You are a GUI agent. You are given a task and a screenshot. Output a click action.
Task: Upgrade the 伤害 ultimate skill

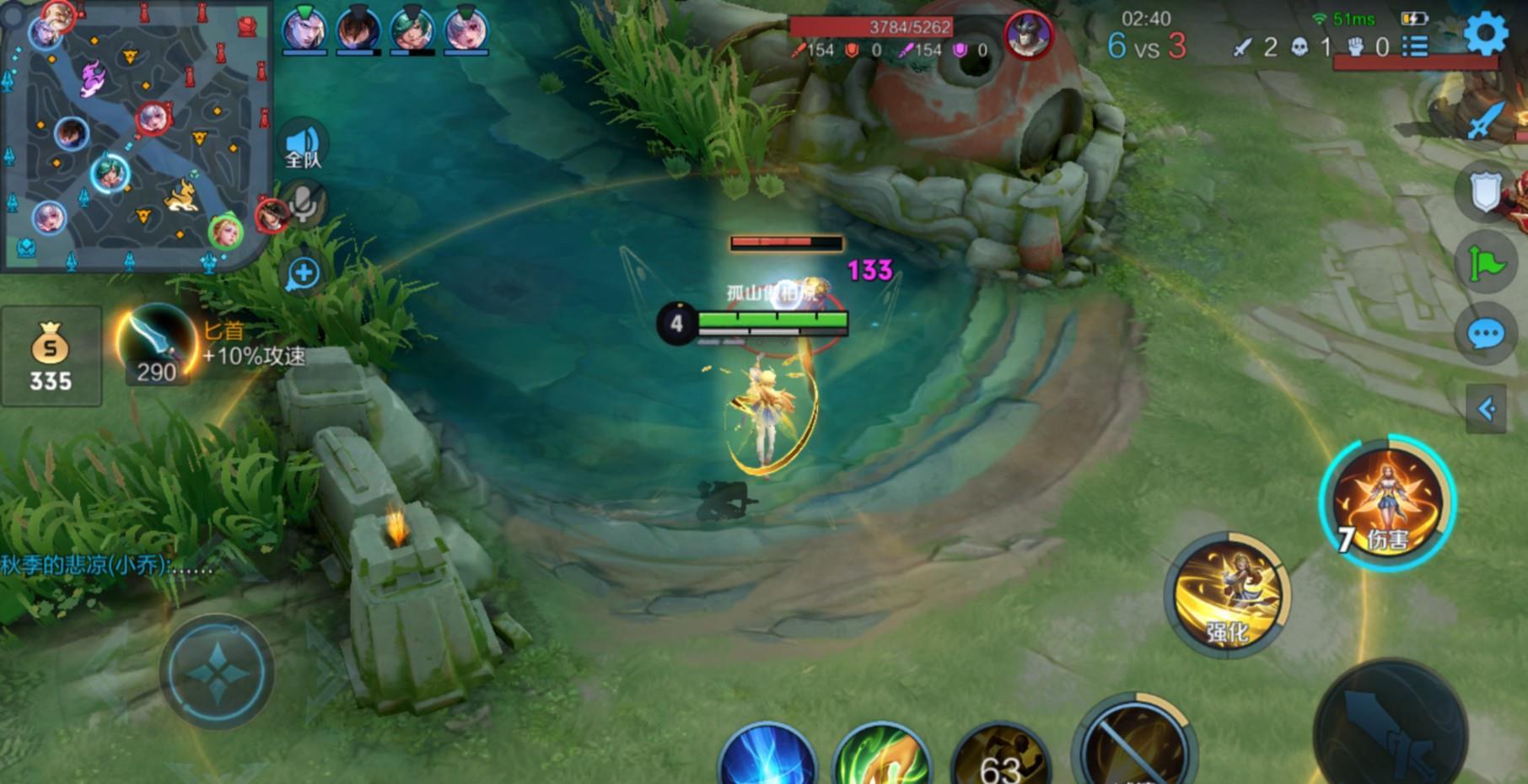point(1387,503)
